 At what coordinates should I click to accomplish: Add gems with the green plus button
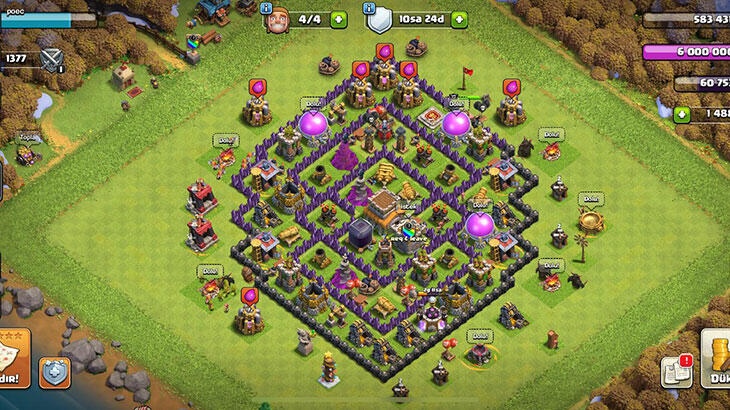pos(683,115)
